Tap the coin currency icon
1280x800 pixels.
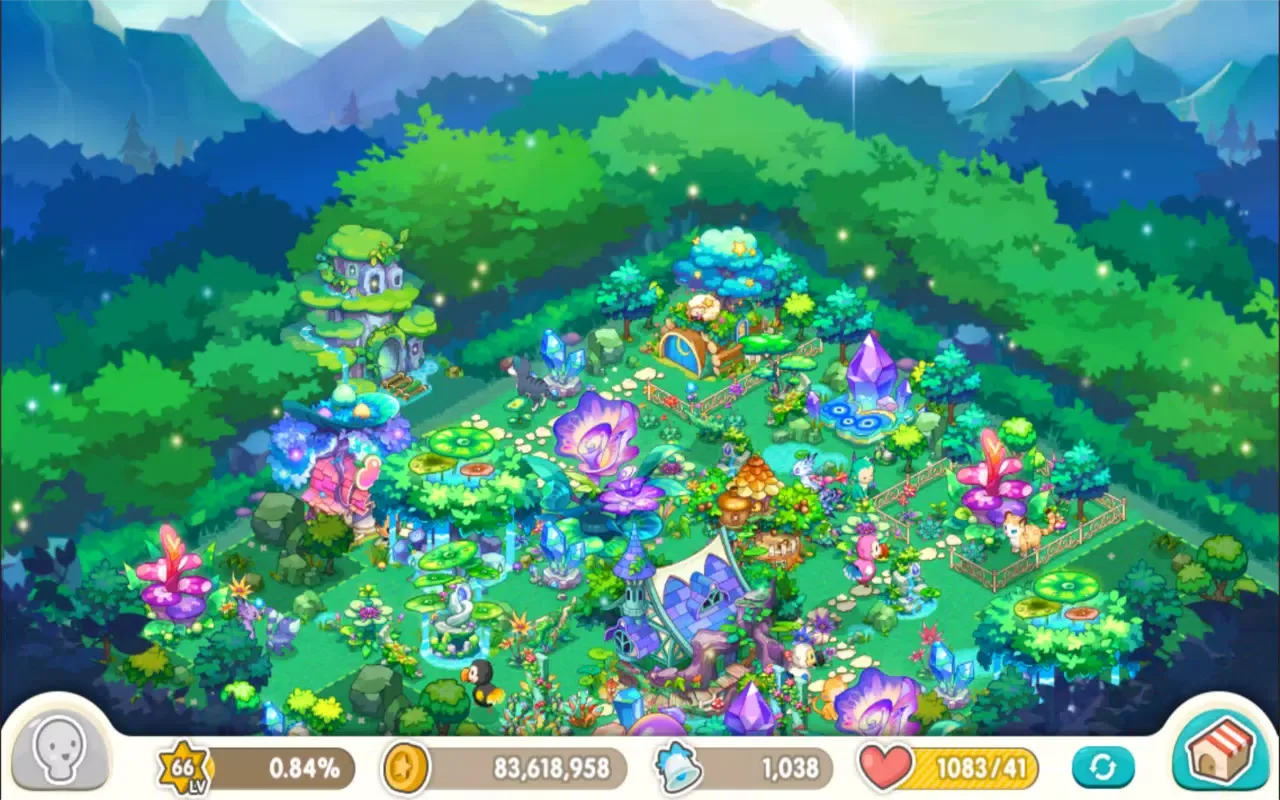[x=405, y=768]
